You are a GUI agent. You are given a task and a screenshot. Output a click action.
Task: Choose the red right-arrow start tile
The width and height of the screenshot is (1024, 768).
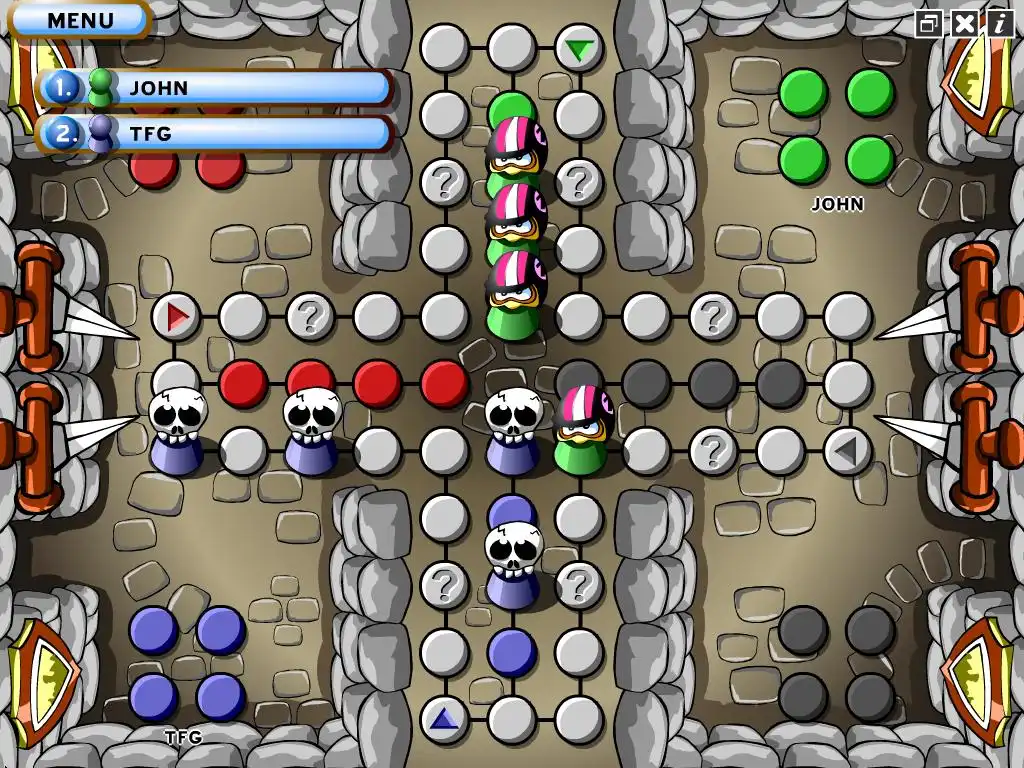tap(177, 317)
